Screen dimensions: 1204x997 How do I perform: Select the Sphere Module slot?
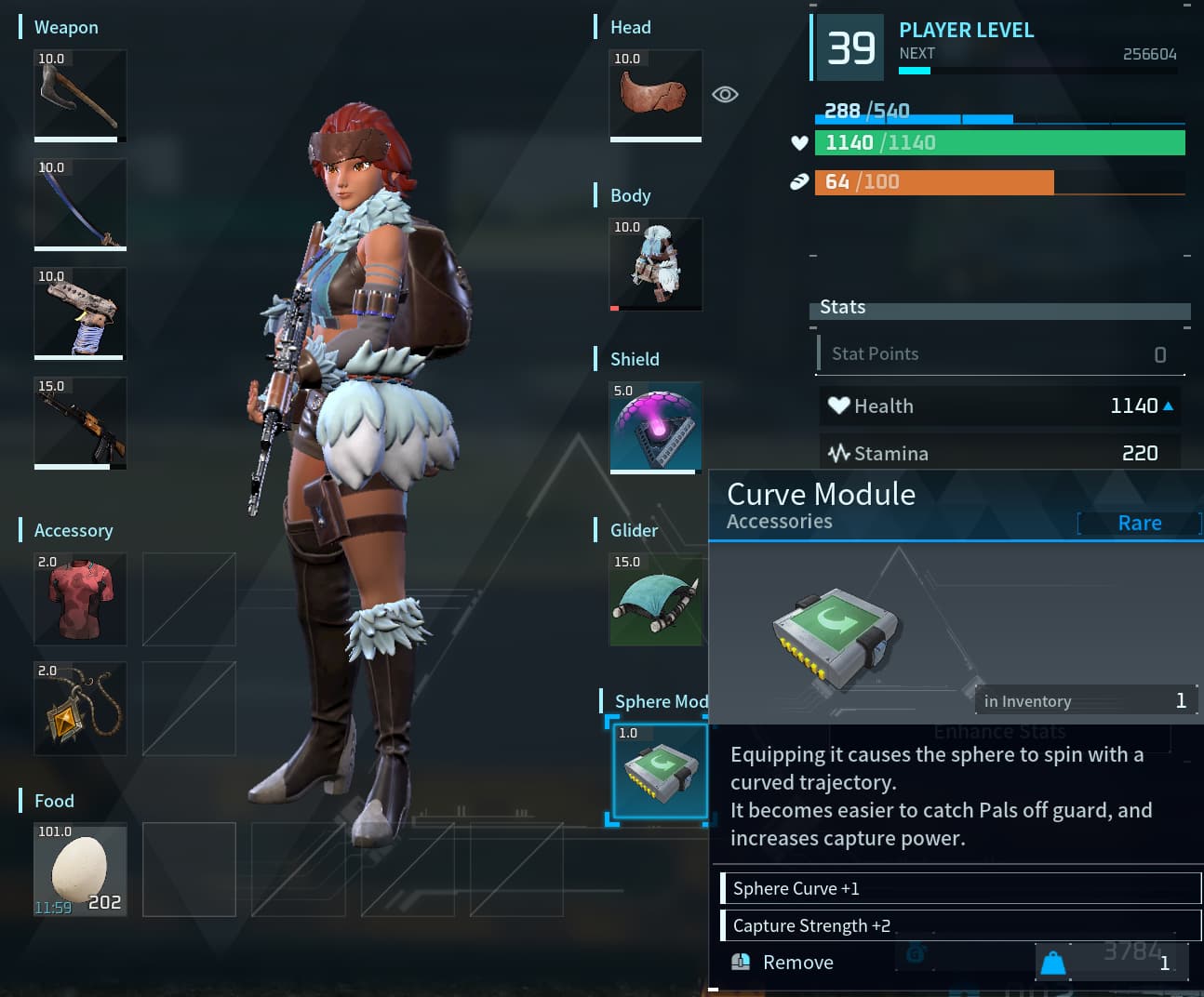(x=659, y=772)
